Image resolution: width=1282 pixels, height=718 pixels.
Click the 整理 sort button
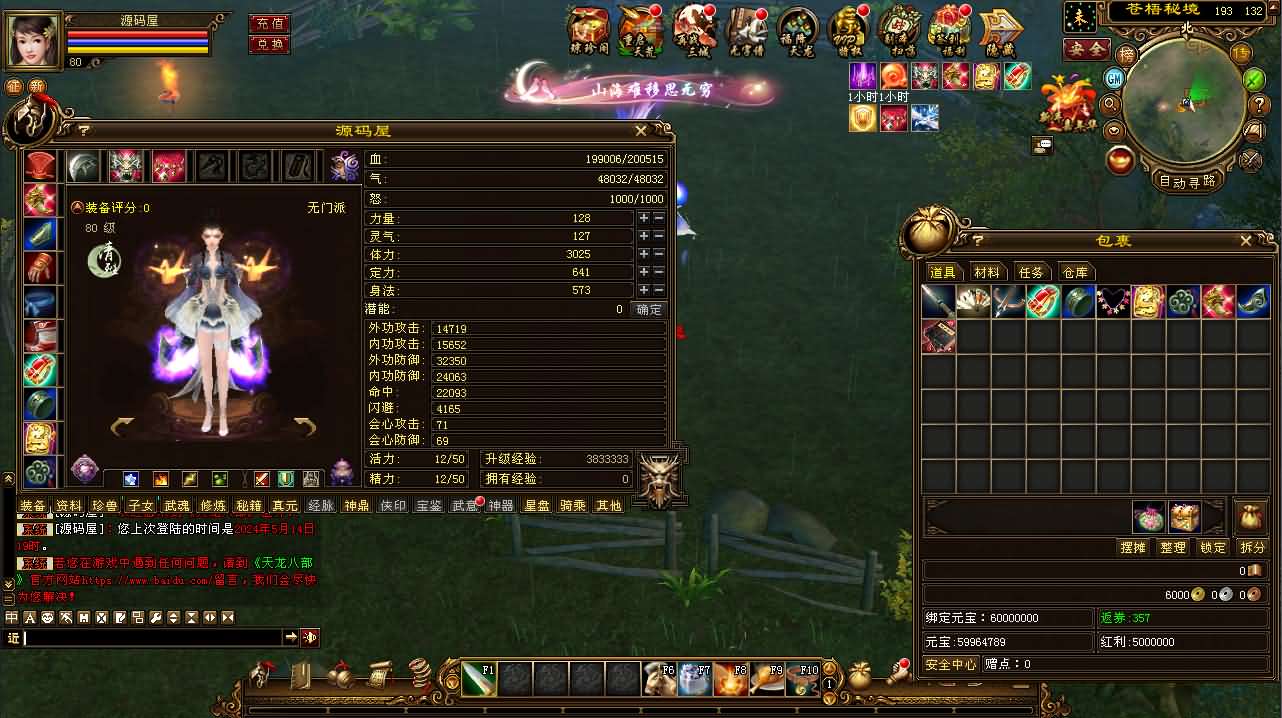(x=1173, y=547)
